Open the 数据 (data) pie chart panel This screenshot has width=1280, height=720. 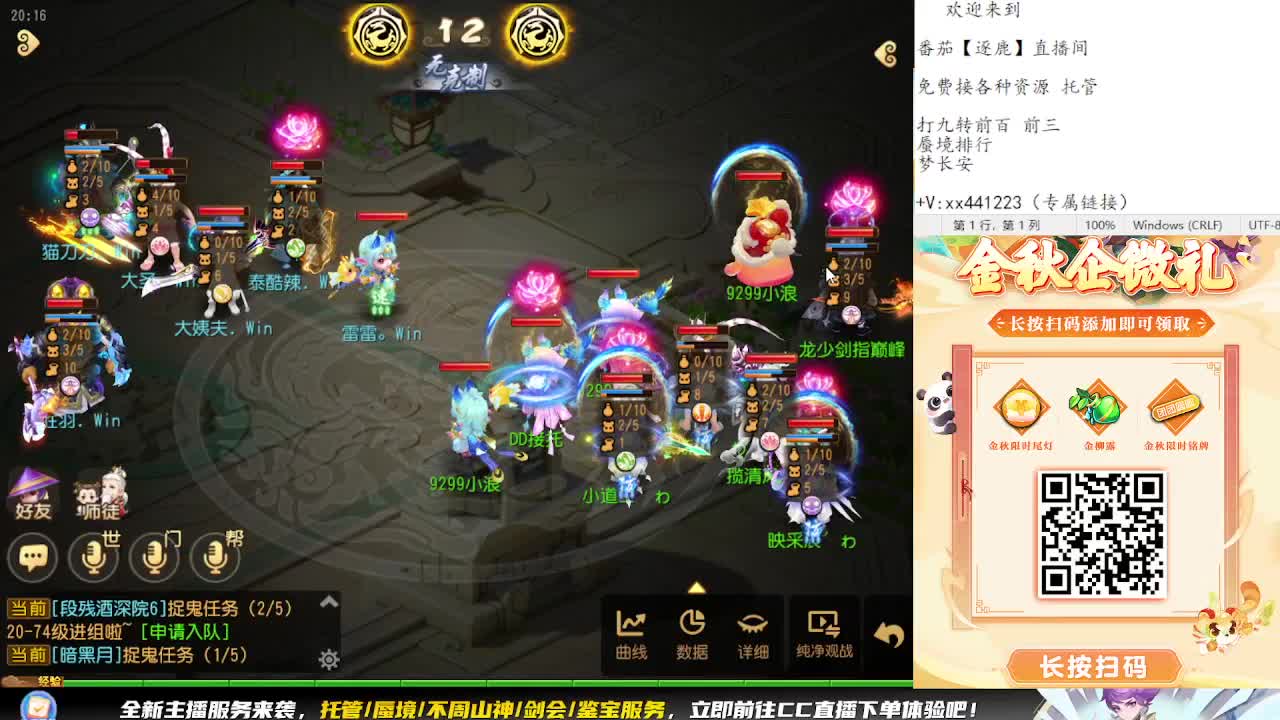click(x=692, y=634)
